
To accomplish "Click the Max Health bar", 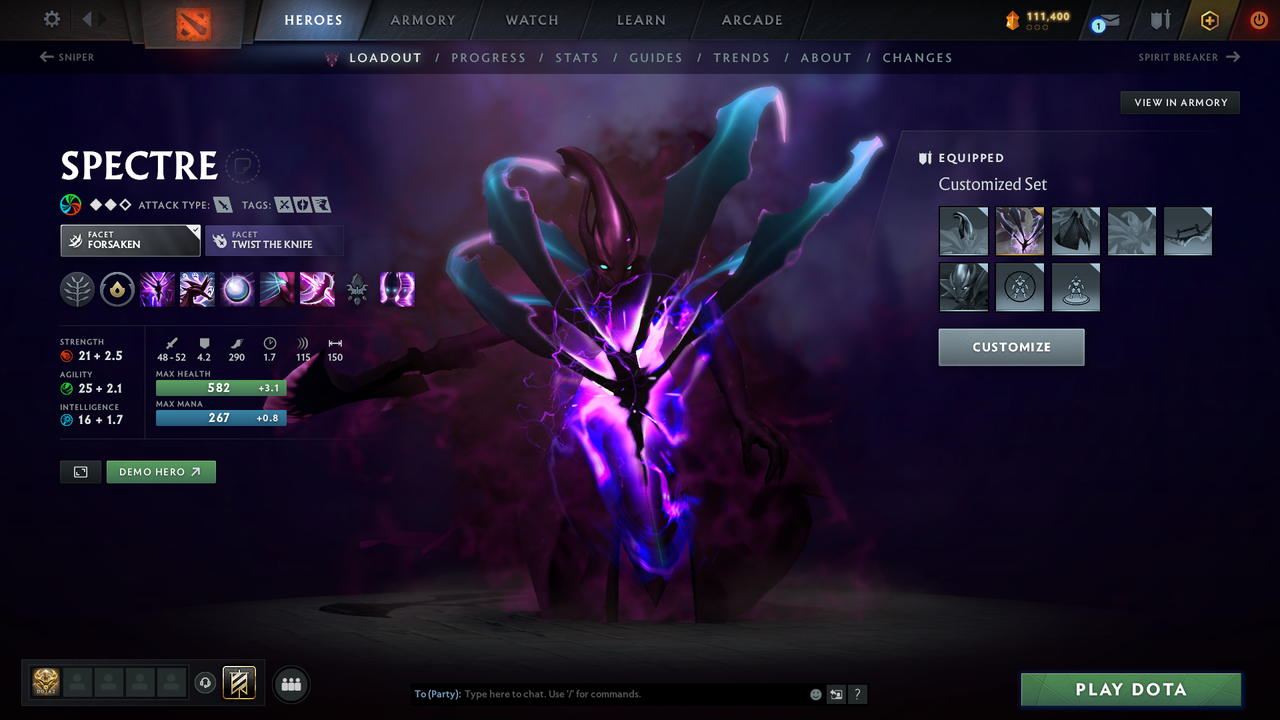I will [x=220, y=387].
